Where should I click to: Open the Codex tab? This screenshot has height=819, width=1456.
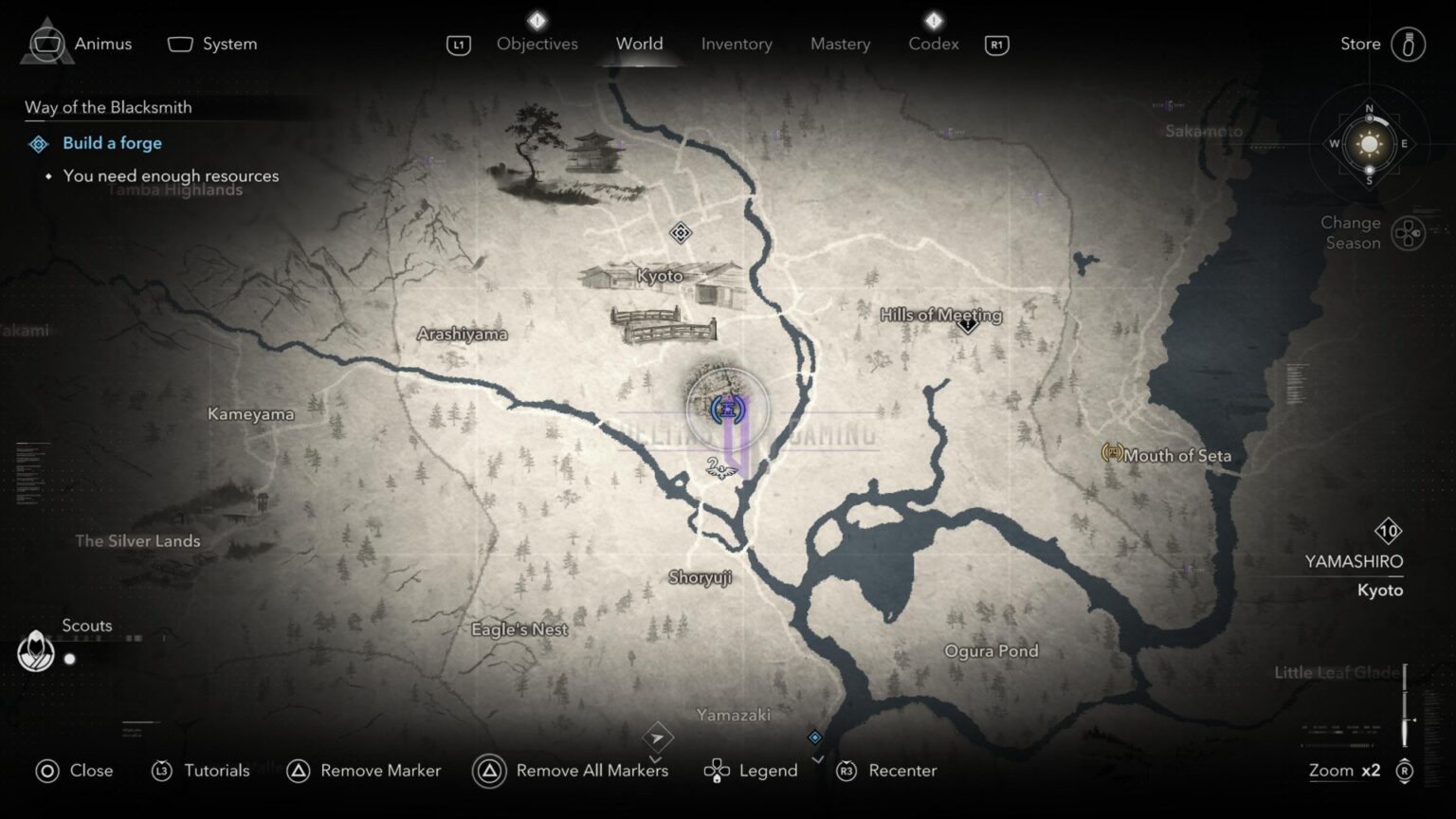[933, 44]
